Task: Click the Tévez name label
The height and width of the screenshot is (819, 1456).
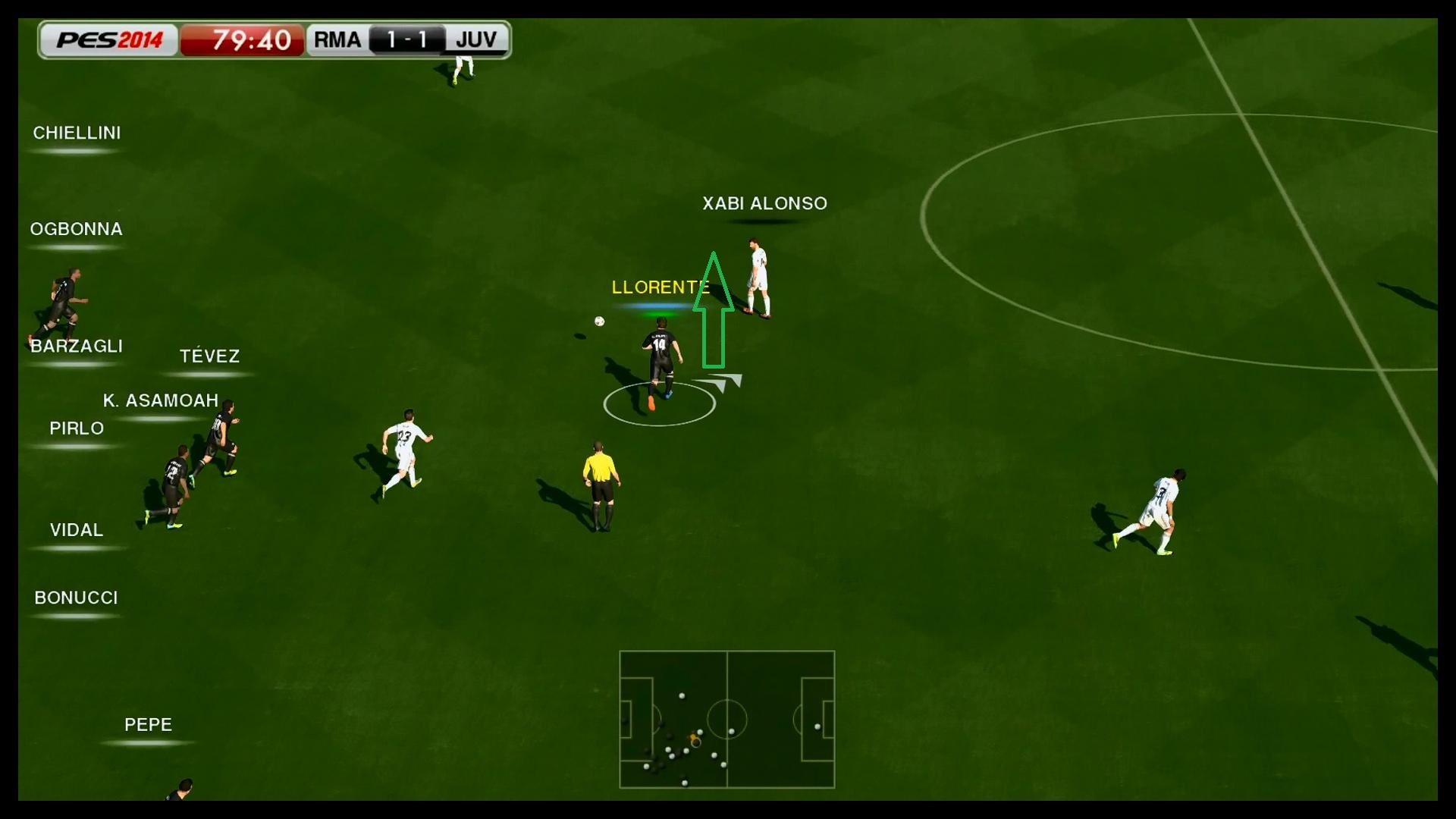Action: point(209,356)
